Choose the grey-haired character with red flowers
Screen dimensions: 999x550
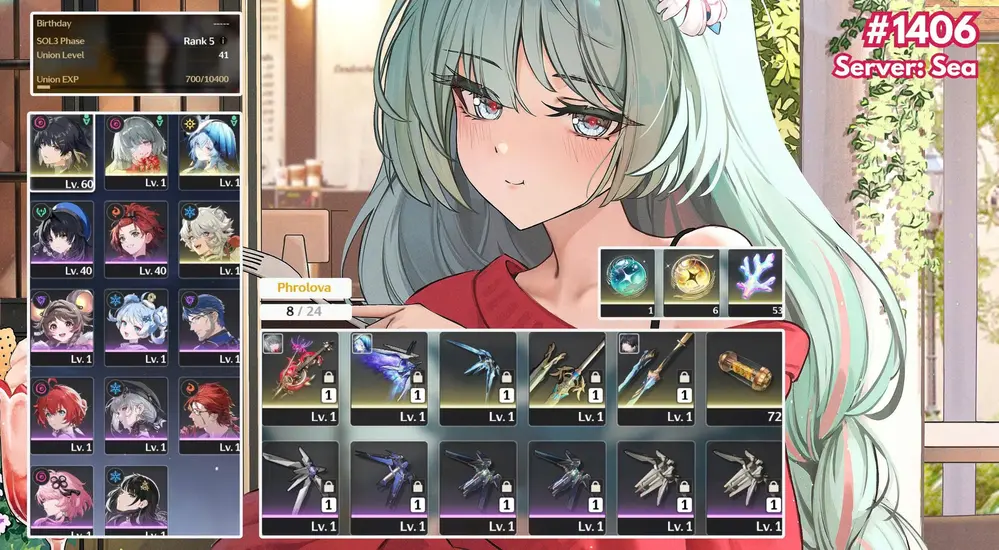[136, 151]
